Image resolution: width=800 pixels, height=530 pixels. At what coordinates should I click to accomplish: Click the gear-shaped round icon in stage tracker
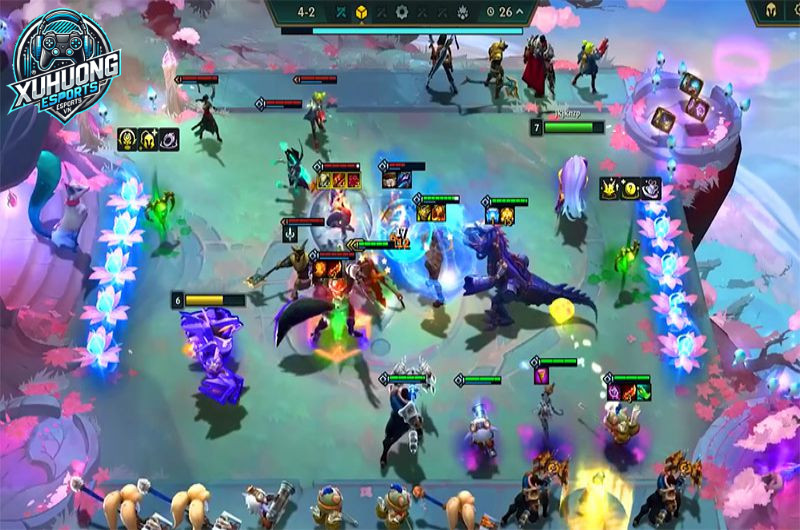[402, 12]
